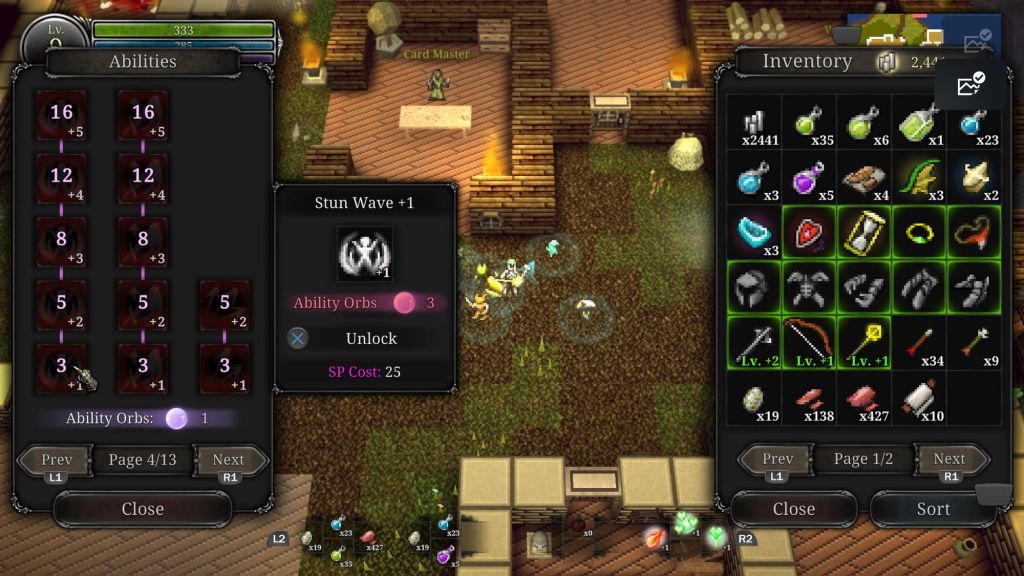This screenshot has width=1024, height=576.
Task: Show the previous Inventory page
Action: click(778, 460)
